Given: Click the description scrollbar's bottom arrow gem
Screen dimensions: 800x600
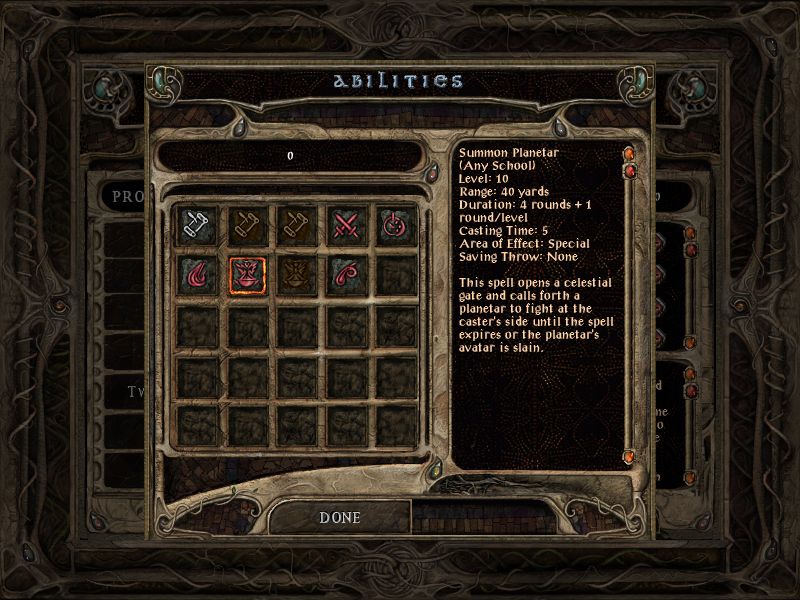Looking at the screenshot, I should (x=630, y=456).
